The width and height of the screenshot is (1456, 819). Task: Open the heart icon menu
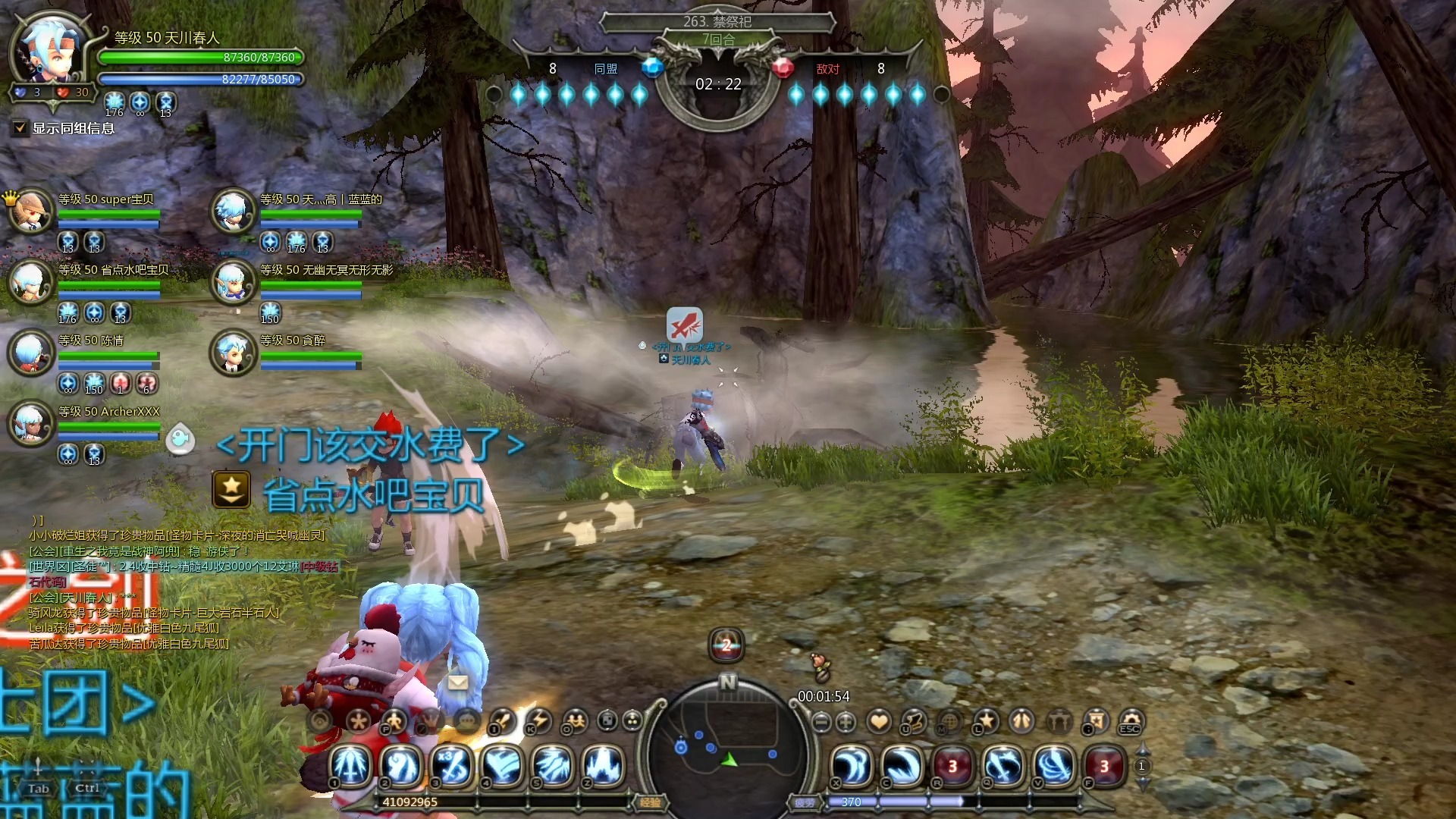879,721
